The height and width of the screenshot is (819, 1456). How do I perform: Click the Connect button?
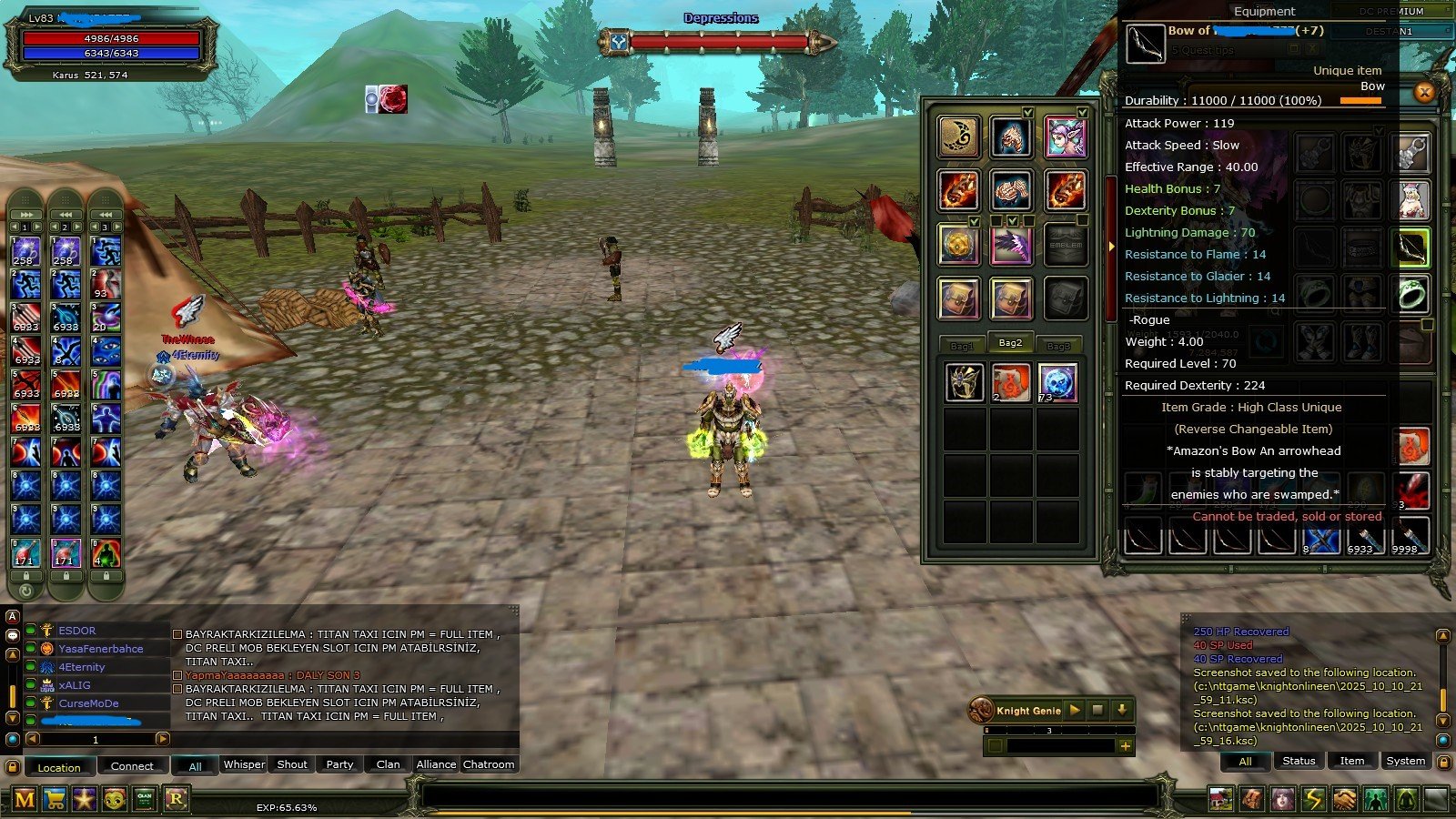[132, 766]
